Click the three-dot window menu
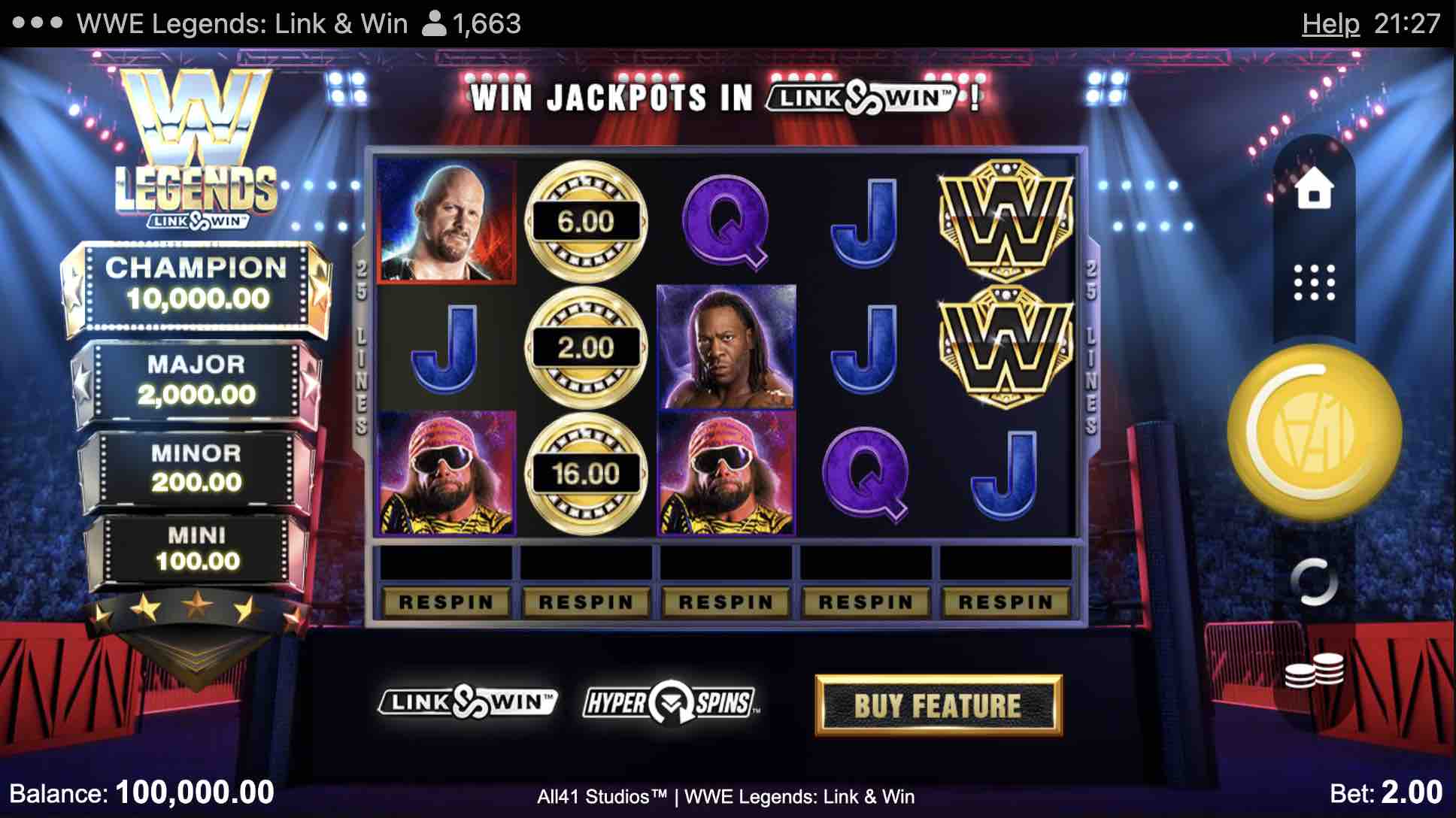The image size is (1456, 818). 38,23
